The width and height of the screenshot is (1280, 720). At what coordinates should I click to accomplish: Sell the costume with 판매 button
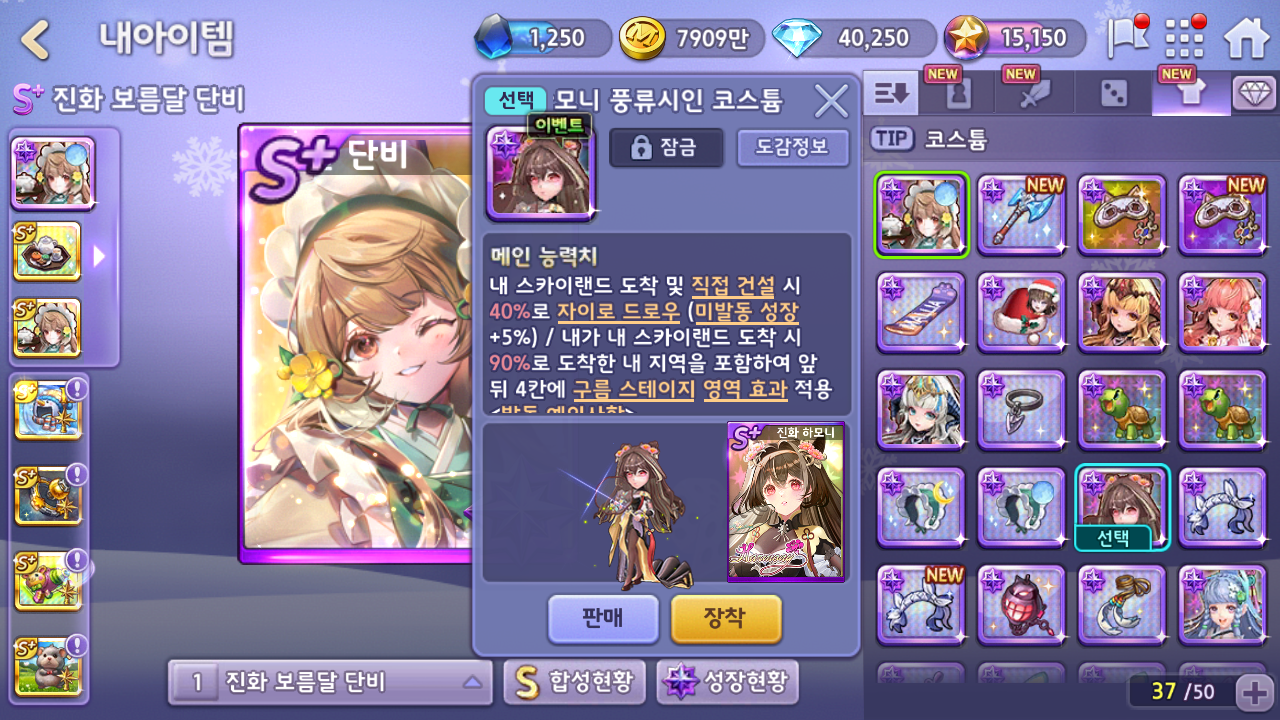coord(603,618)
